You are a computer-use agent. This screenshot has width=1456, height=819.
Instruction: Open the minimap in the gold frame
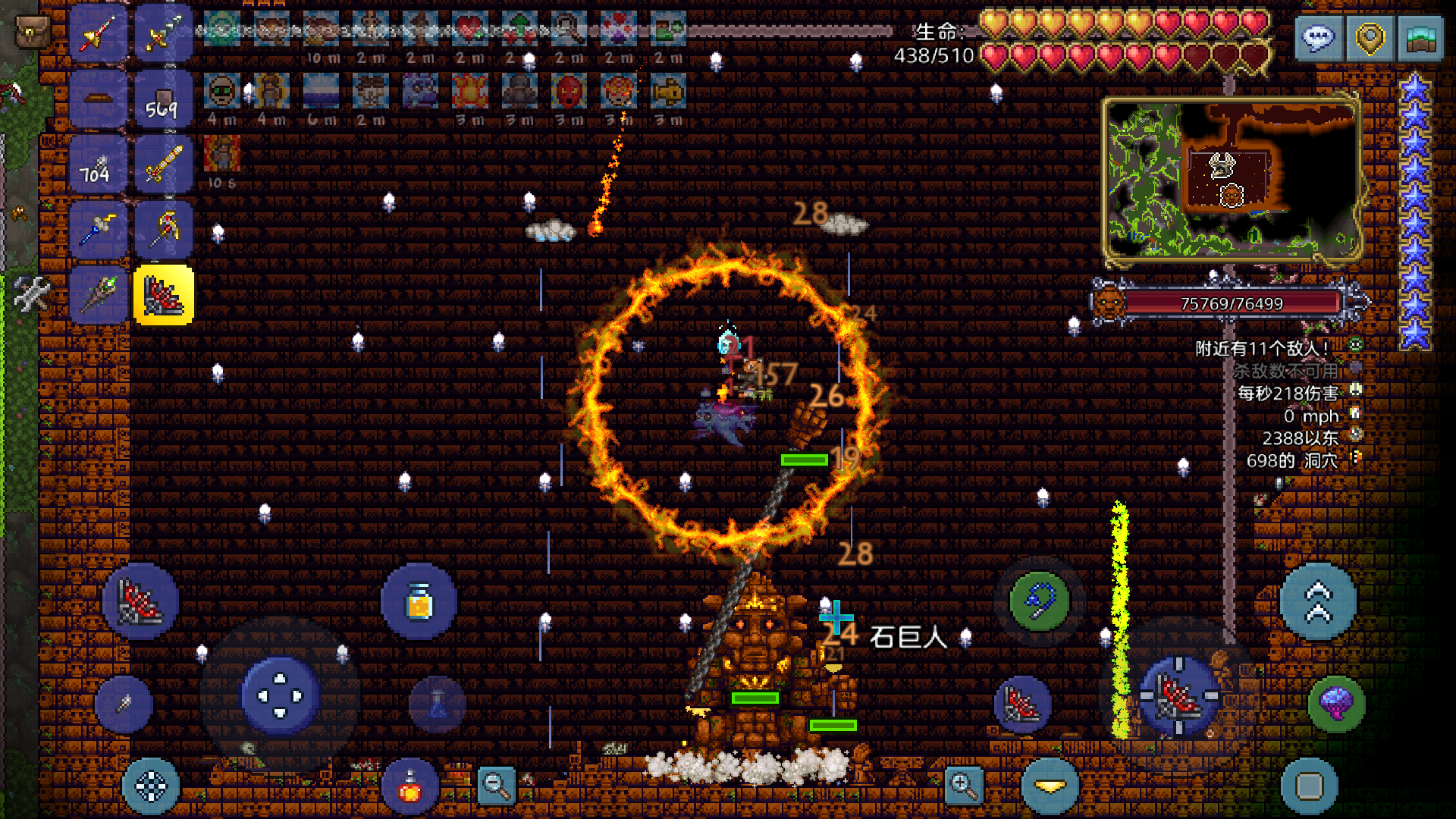tap(1231, 180)
